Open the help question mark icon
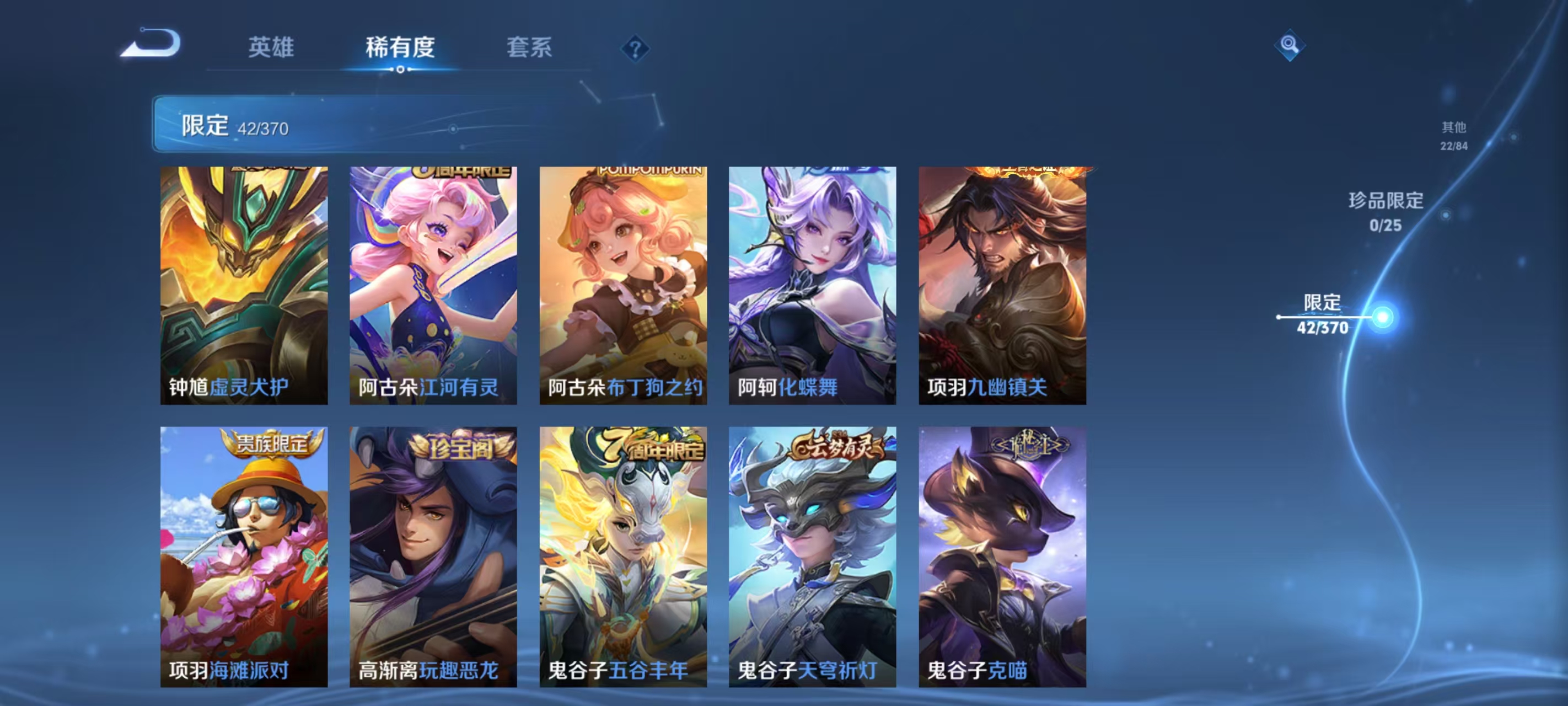The height and width of the screenshot is (706, 1568). coord(635,48)
